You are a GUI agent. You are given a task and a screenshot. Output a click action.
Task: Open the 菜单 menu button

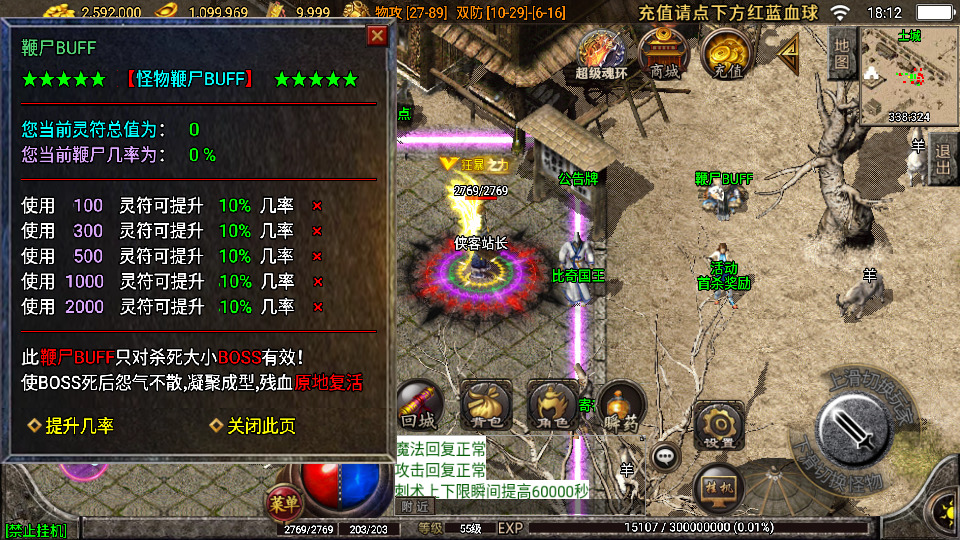[283, 500]
